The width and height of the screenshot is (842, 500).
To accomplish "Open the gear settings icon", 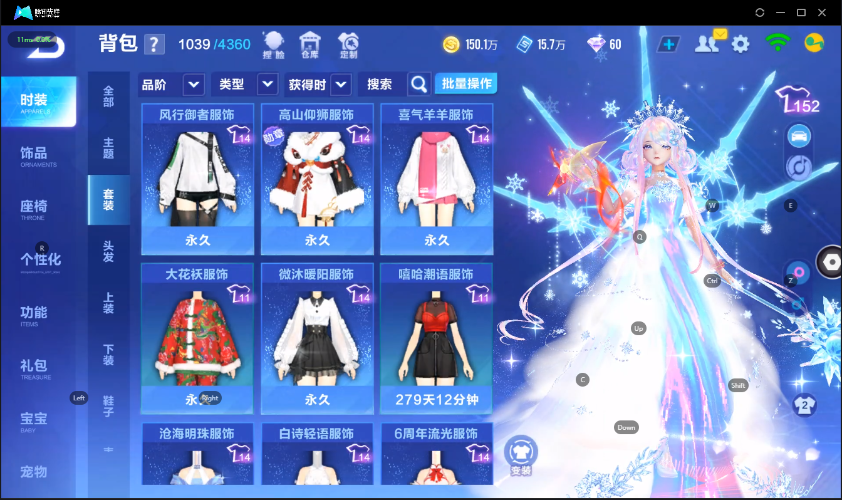I will [740, 44].
